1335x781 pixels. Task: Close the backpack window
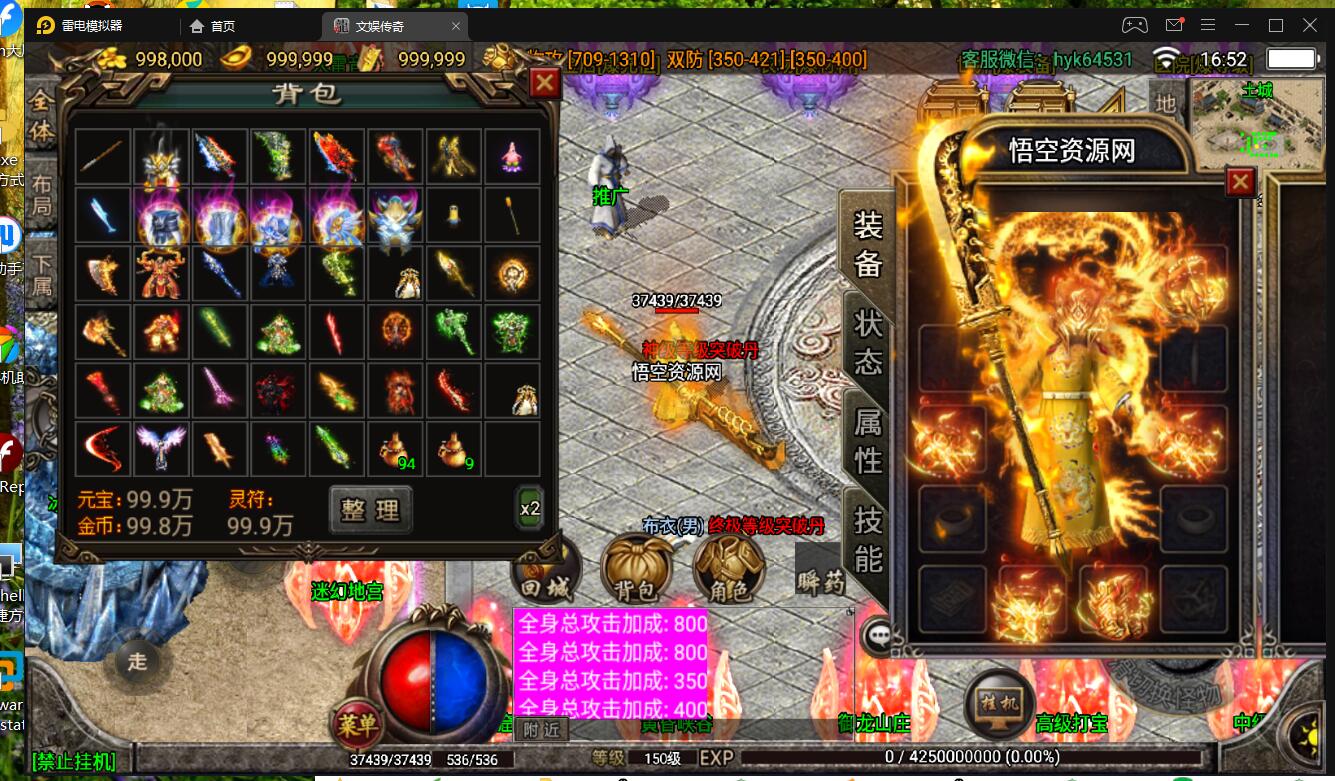[544, 83]
